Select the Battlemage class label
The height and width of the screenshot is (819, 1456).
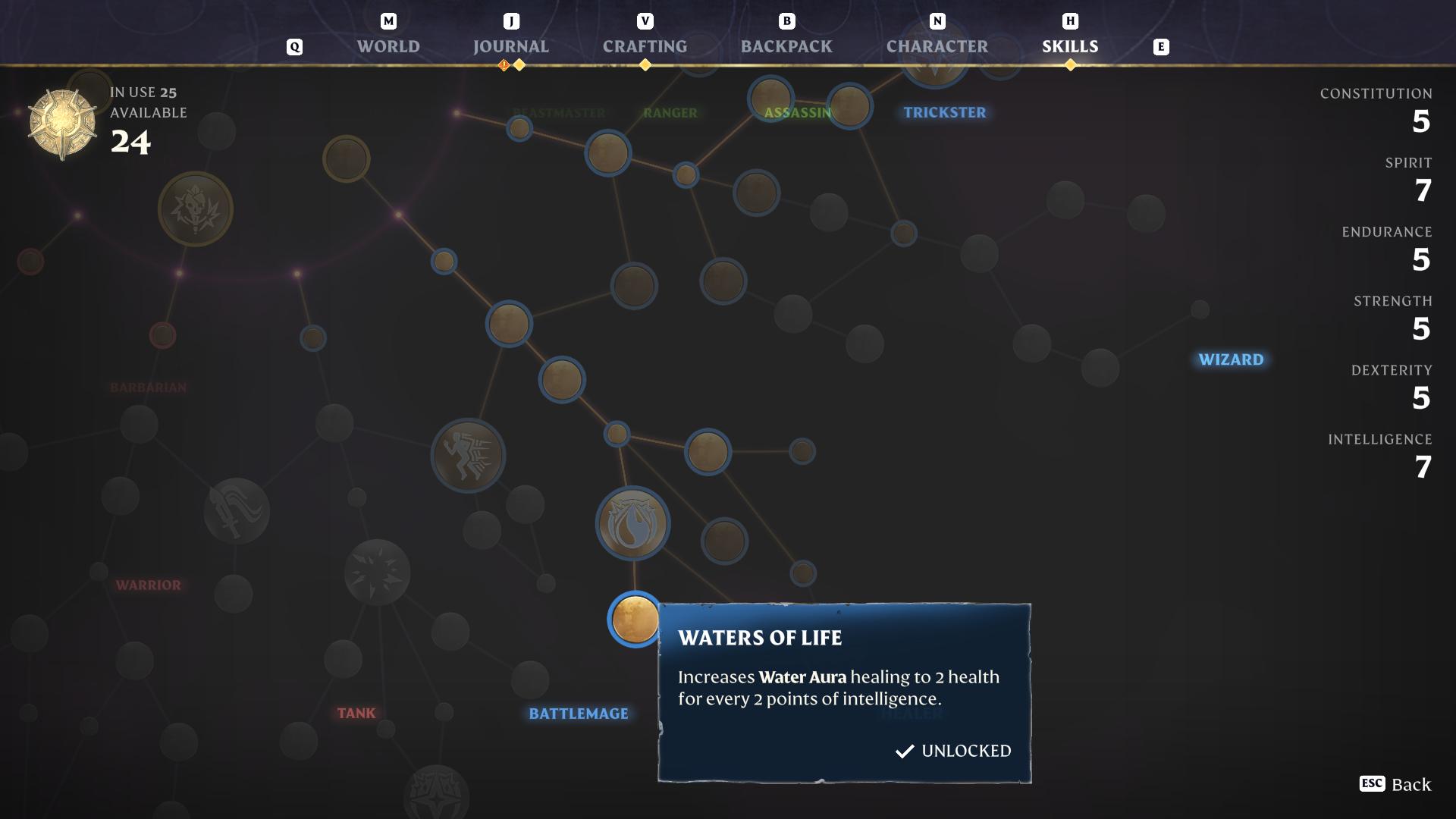[579, 714]
